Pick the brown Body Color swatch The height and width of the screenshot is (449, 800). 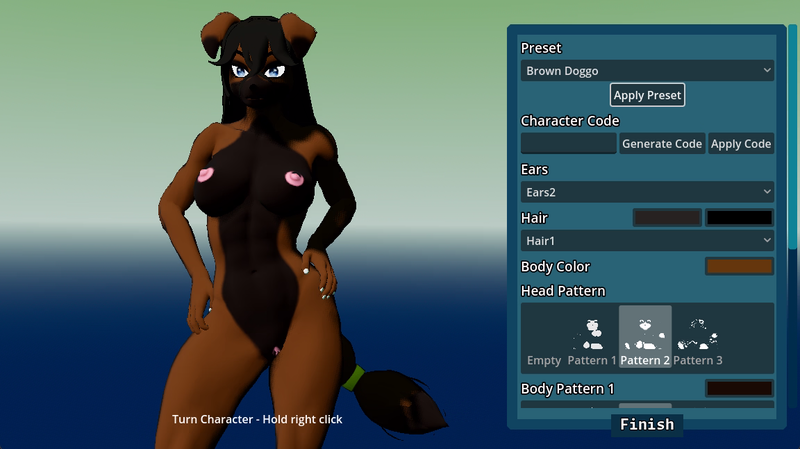739,266
